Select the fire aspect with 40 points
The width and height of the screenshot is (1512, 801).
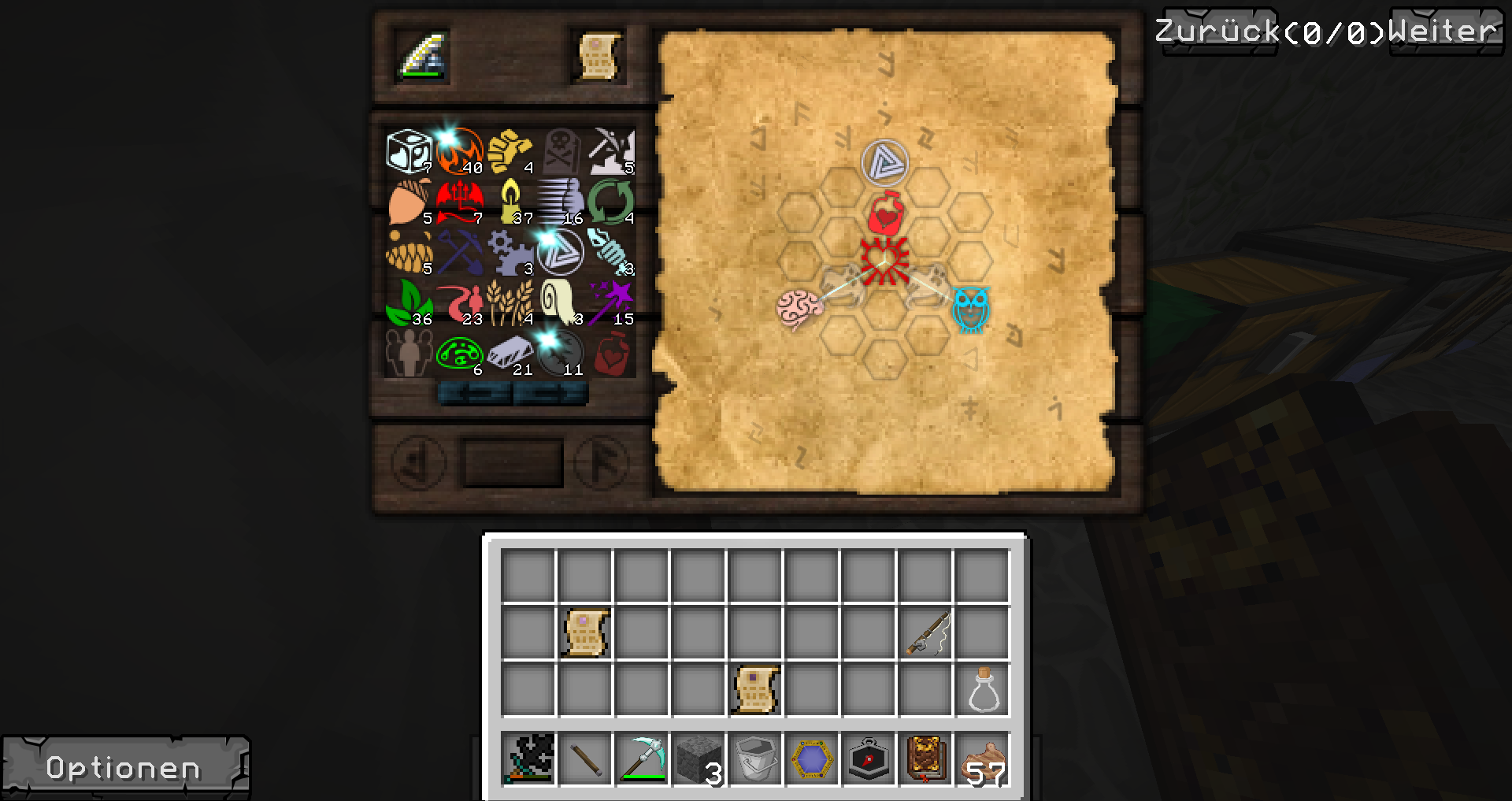pos(459,151)
